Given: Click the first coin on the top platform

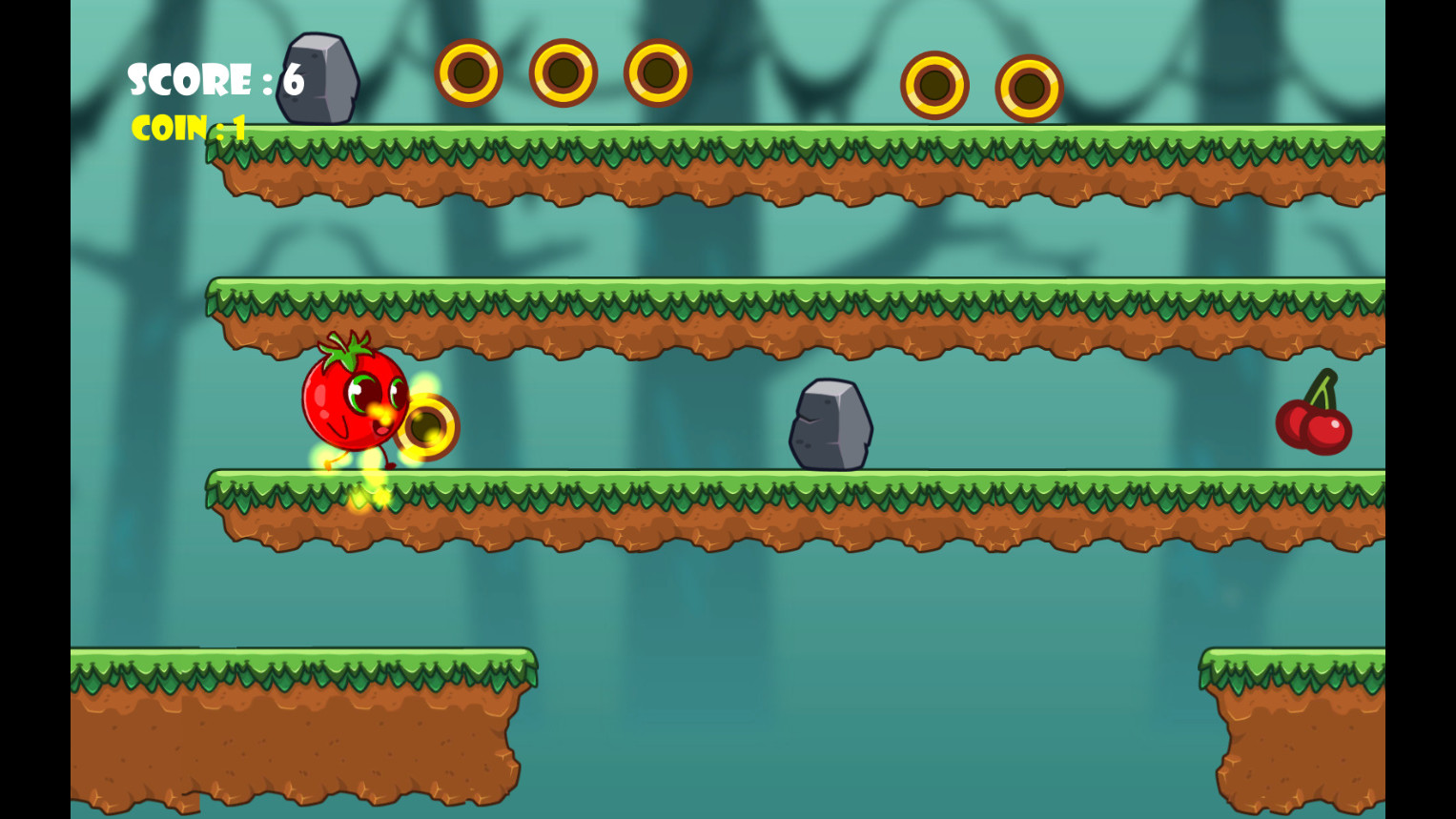Looking at the screenshot, I should 467,72.
